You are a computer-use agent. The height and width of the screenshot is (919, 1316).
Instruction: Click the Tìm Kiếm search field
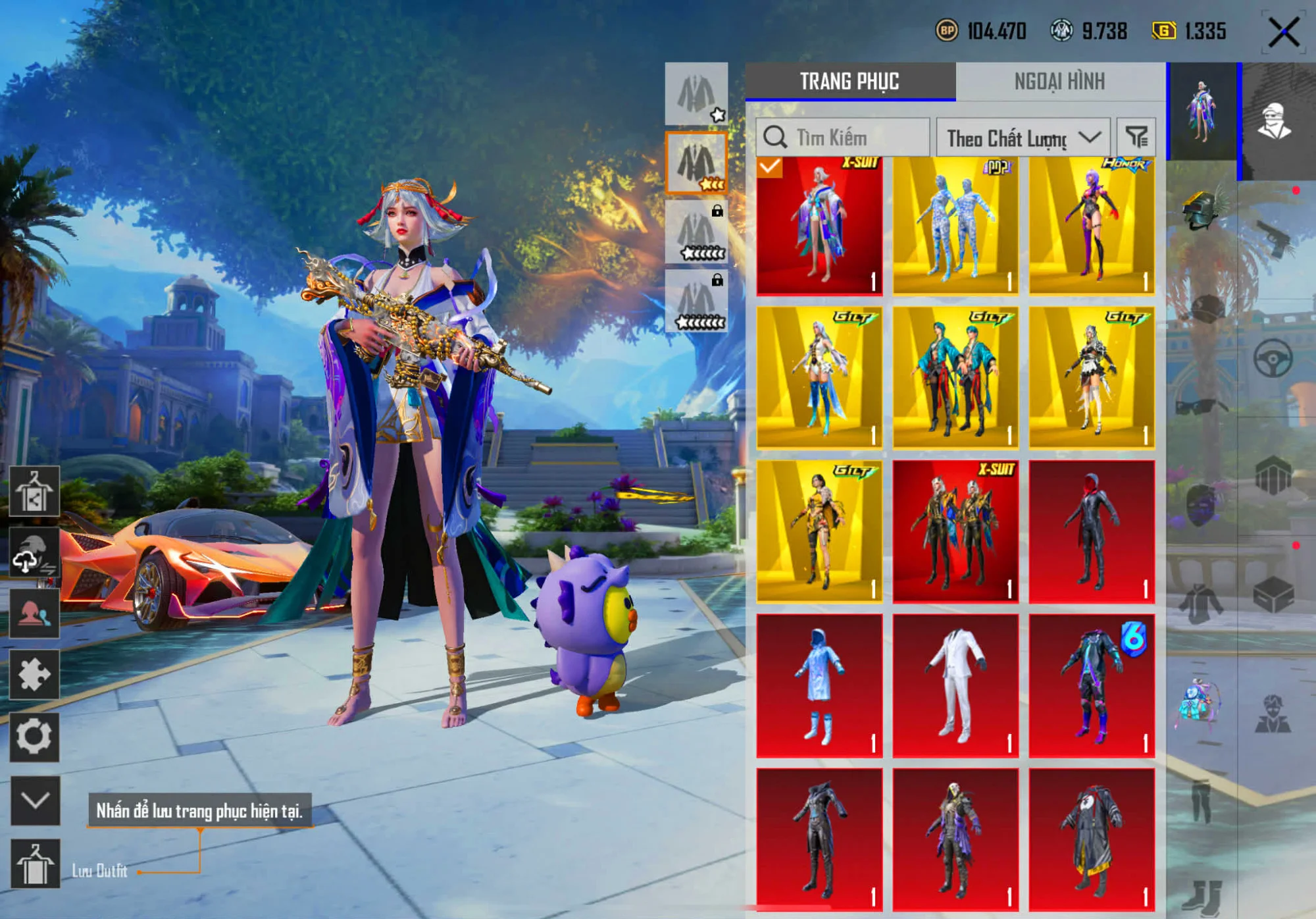(844, 138)
